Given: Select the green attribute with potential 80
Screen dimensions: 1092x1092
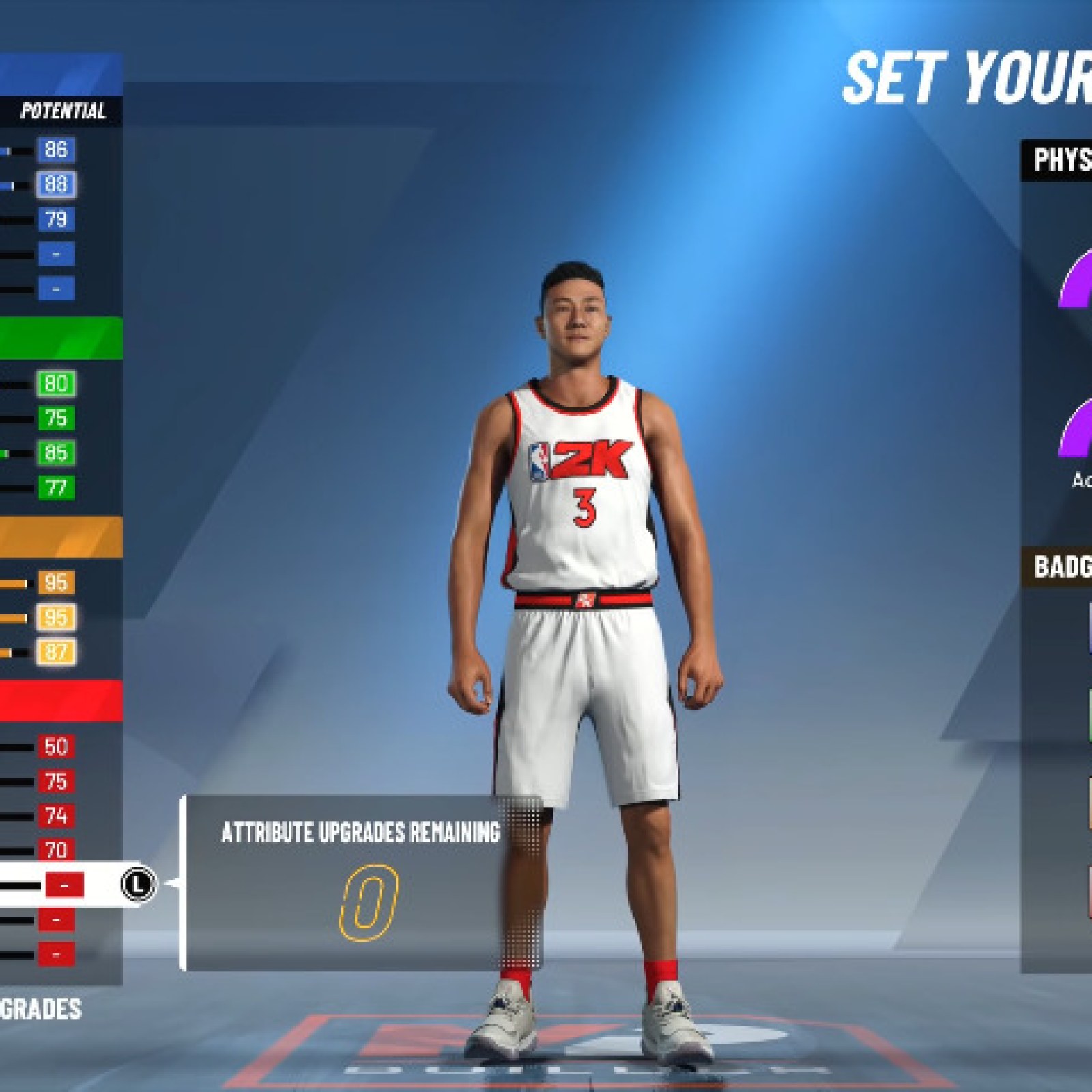Looking at the screenshot, I should click(x=55, y=384).
